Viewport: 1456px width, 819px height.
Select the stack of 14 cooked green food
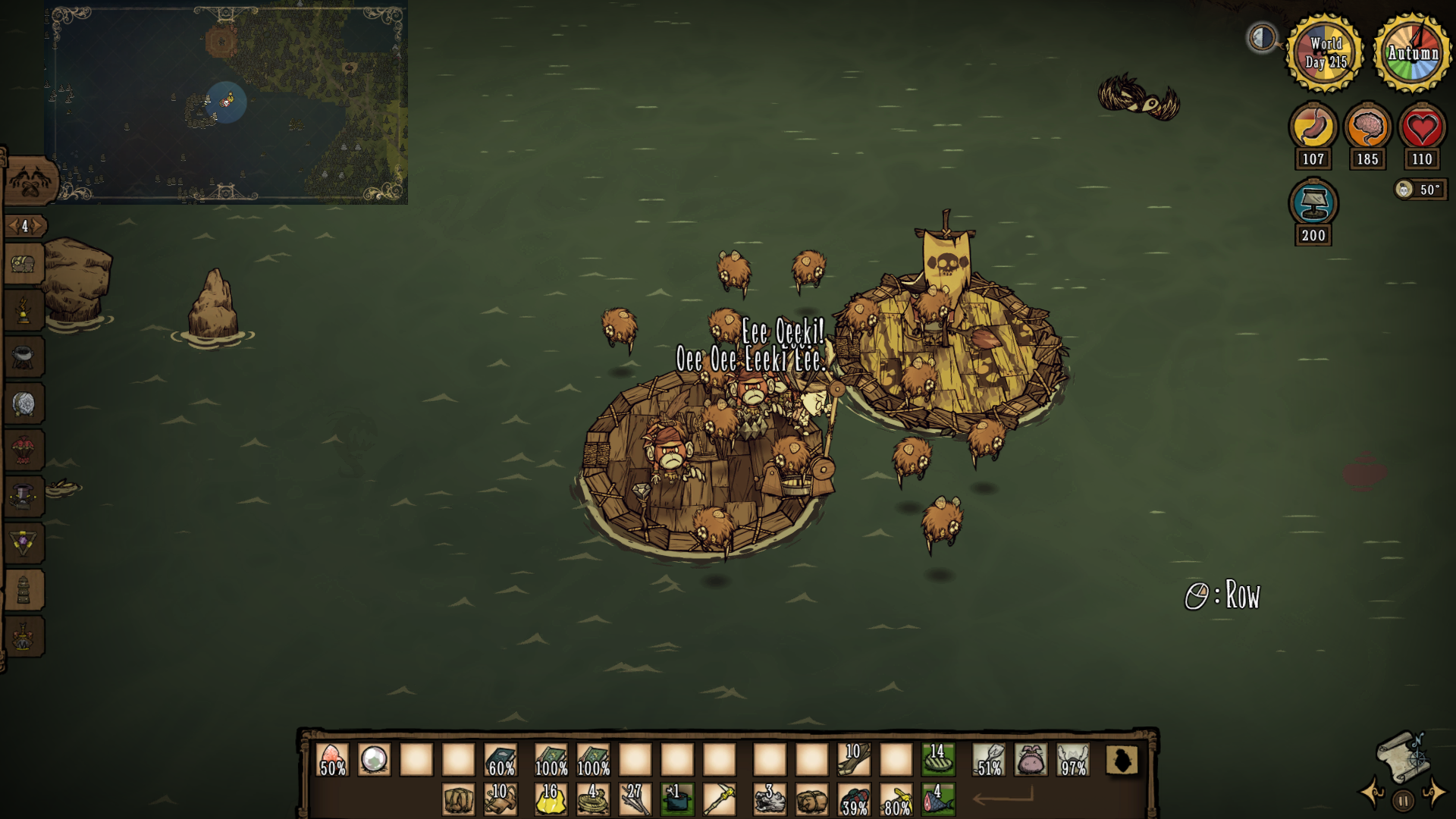pyautogui.click(x=938, y=759)
